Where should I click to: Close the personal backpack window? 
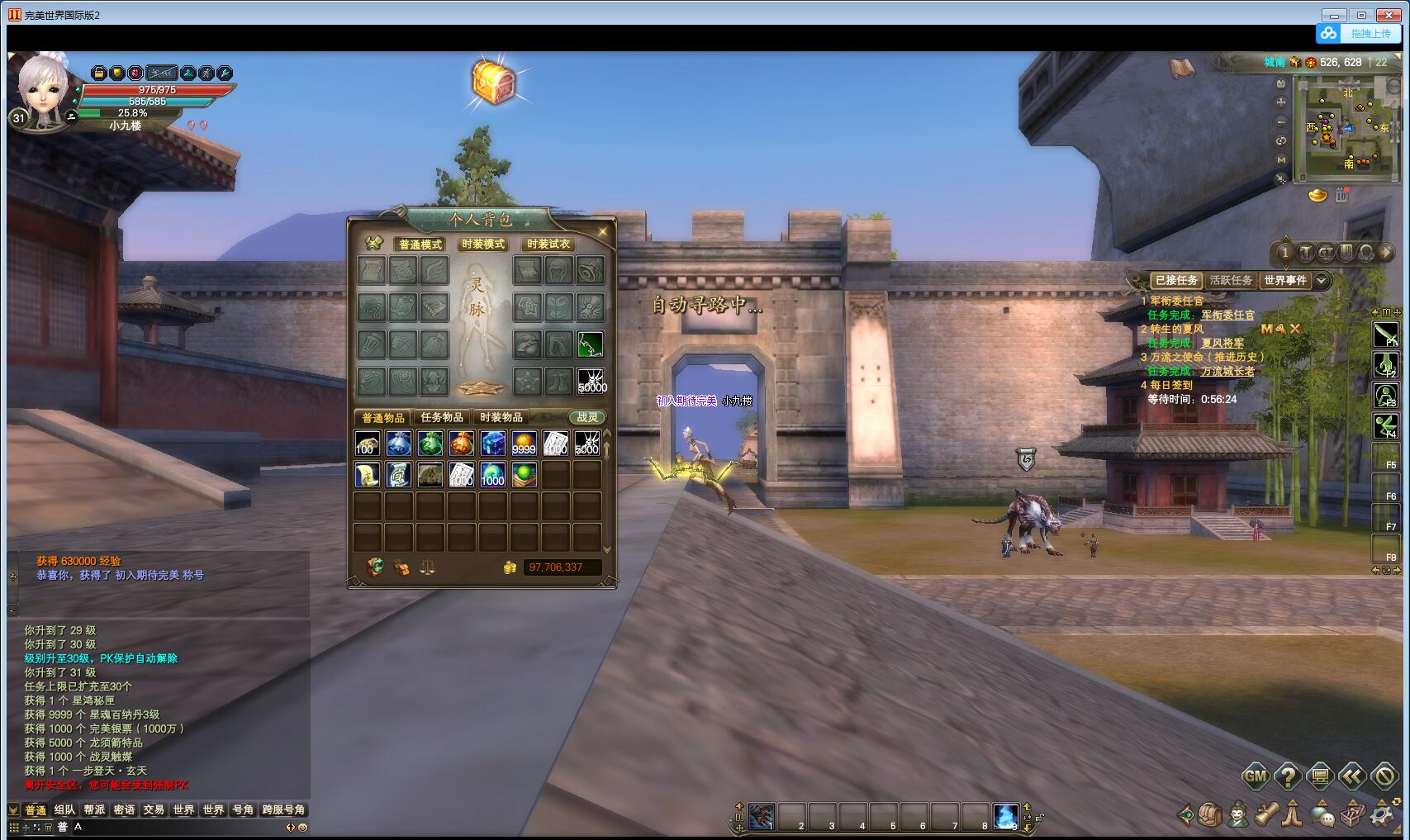[602, 232]
